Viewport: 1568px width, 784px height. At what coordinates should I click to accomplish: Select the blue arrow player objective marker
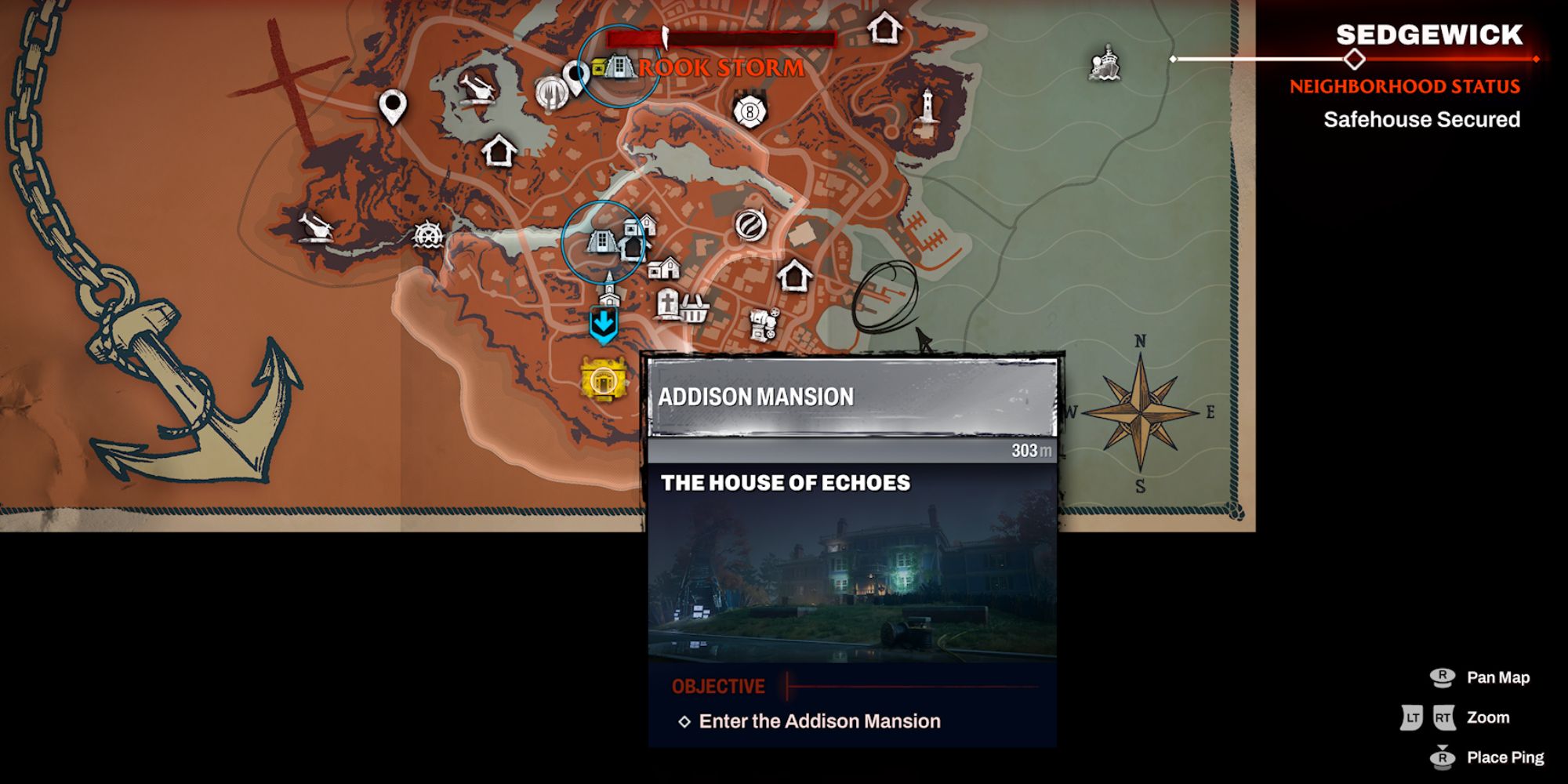pyautogui.click(x=603, y=320)
